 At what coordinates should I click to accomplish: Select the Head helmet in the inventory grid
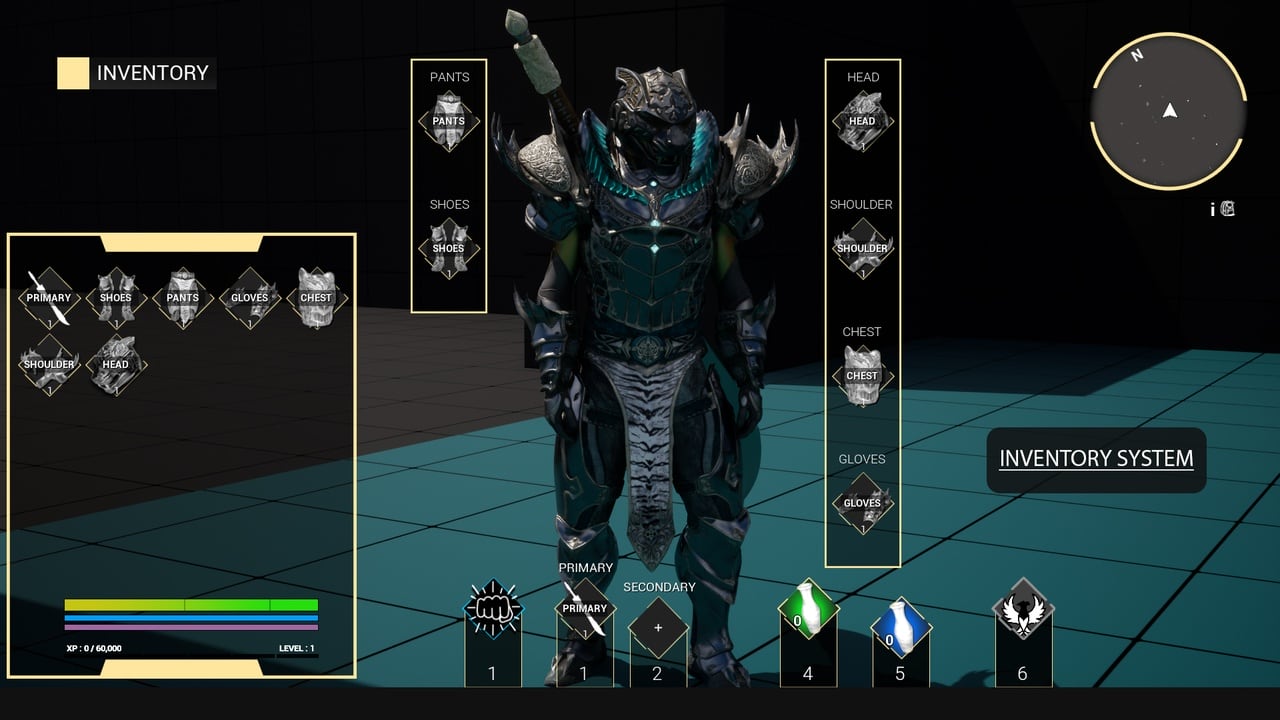click(x=116, y=364)
